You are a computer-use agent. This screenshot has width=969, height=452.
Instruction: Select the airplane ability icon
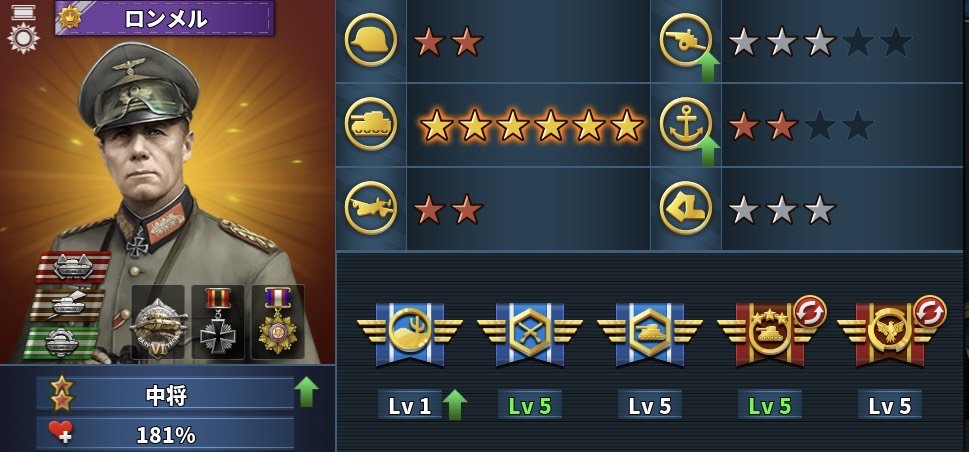[370, 209]
